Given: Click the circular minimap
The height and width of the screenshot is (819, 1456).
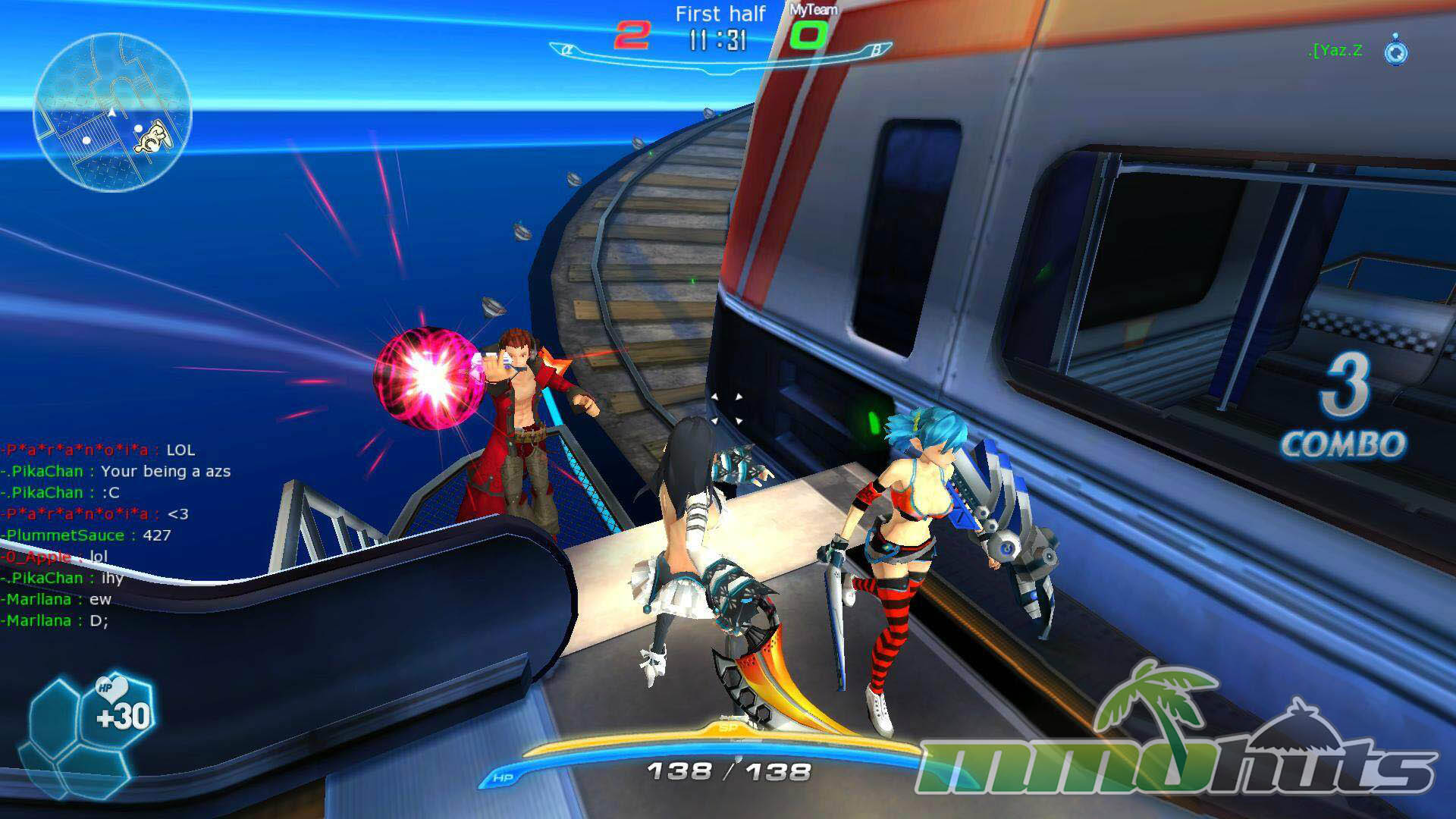Looking at the screenshot, I should (x=112, y=112).
